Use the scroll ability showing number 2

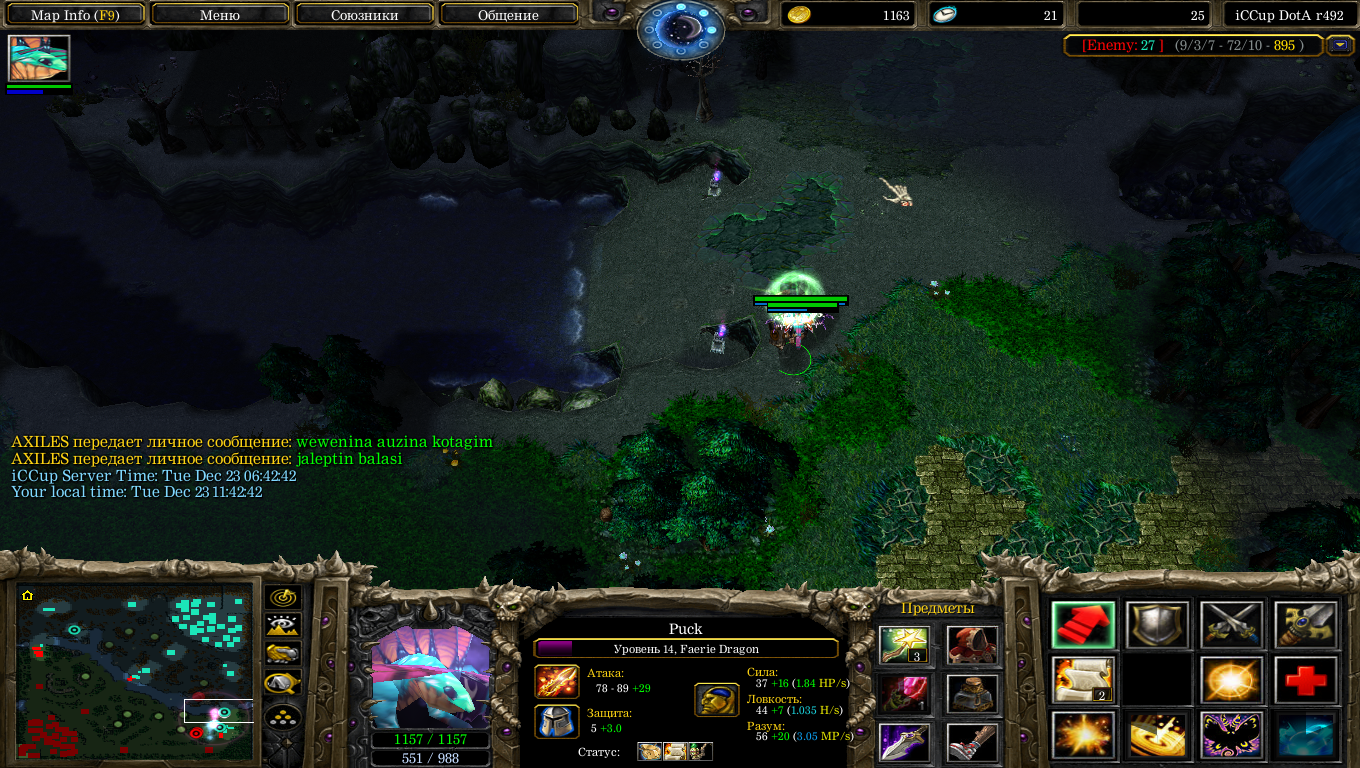(1083, 681)
